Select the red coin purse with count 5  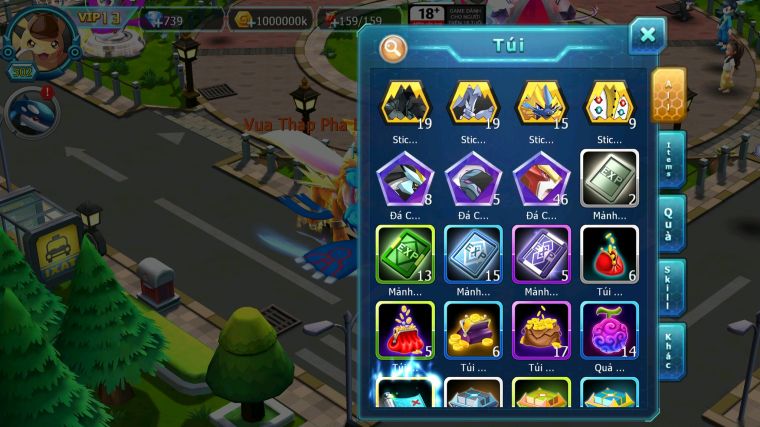click(404, 328)
